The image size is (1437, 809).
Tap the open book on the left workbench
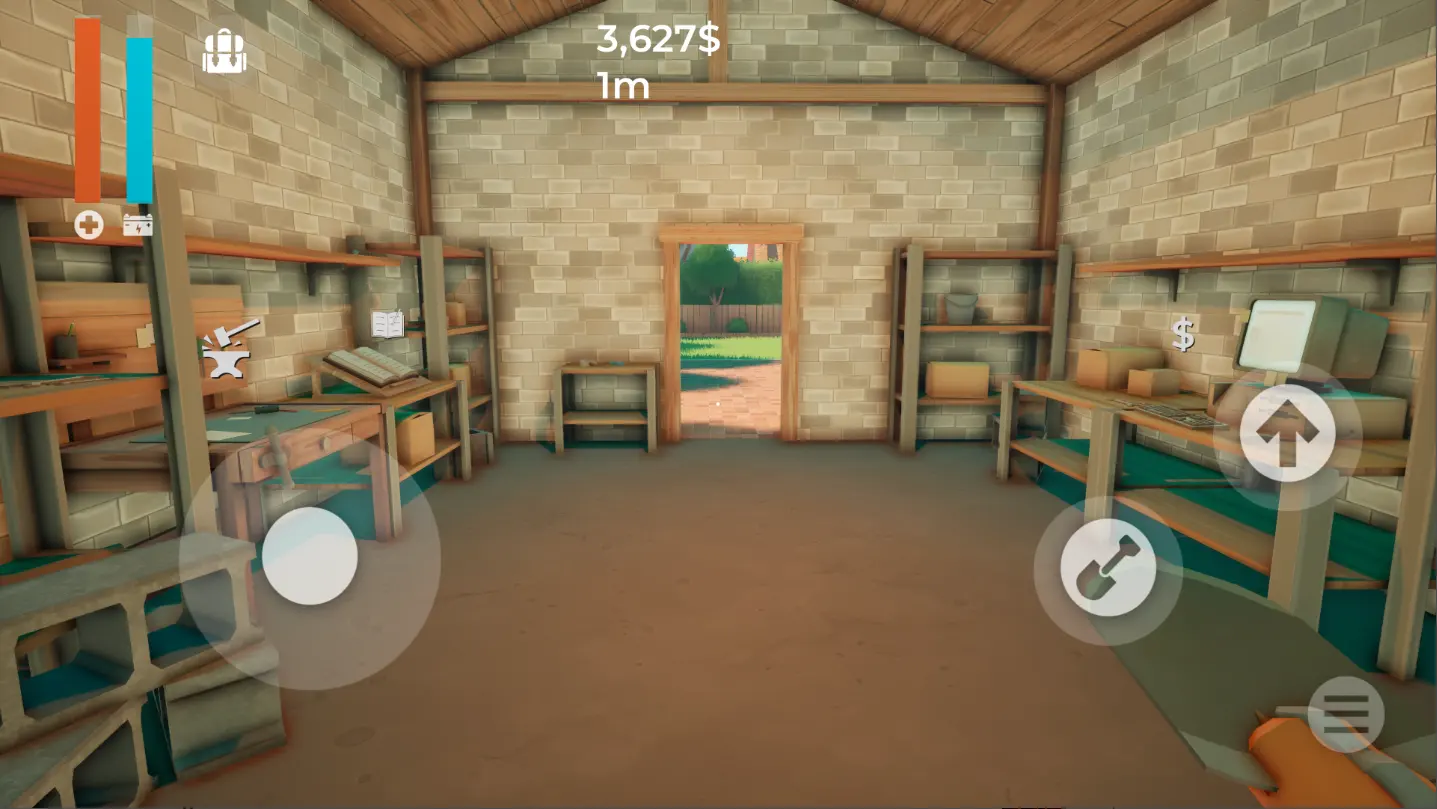(372, 366)
